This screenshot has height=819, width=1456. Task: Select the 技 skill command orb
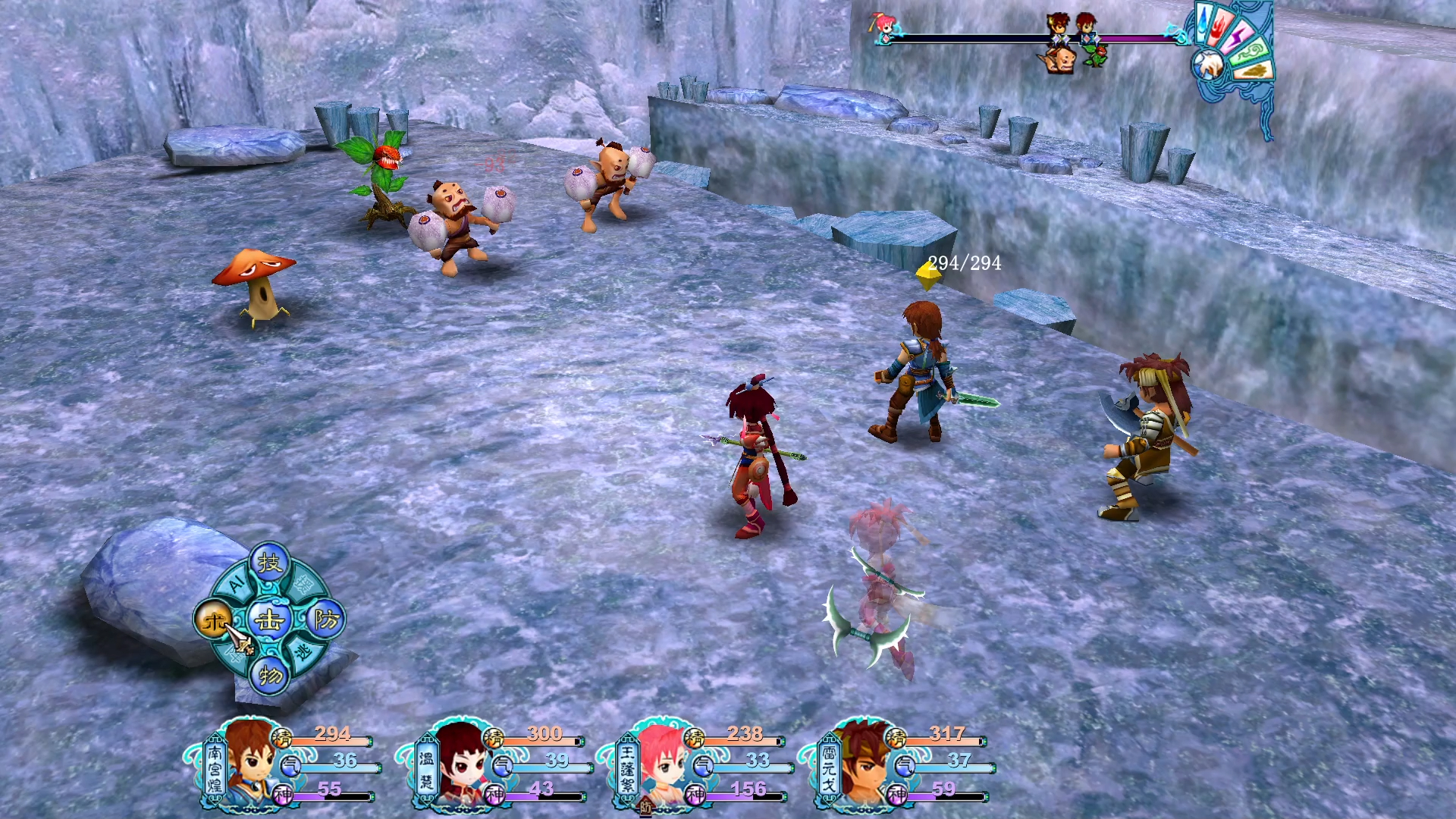pyautogui.click(x=269, y=563)
